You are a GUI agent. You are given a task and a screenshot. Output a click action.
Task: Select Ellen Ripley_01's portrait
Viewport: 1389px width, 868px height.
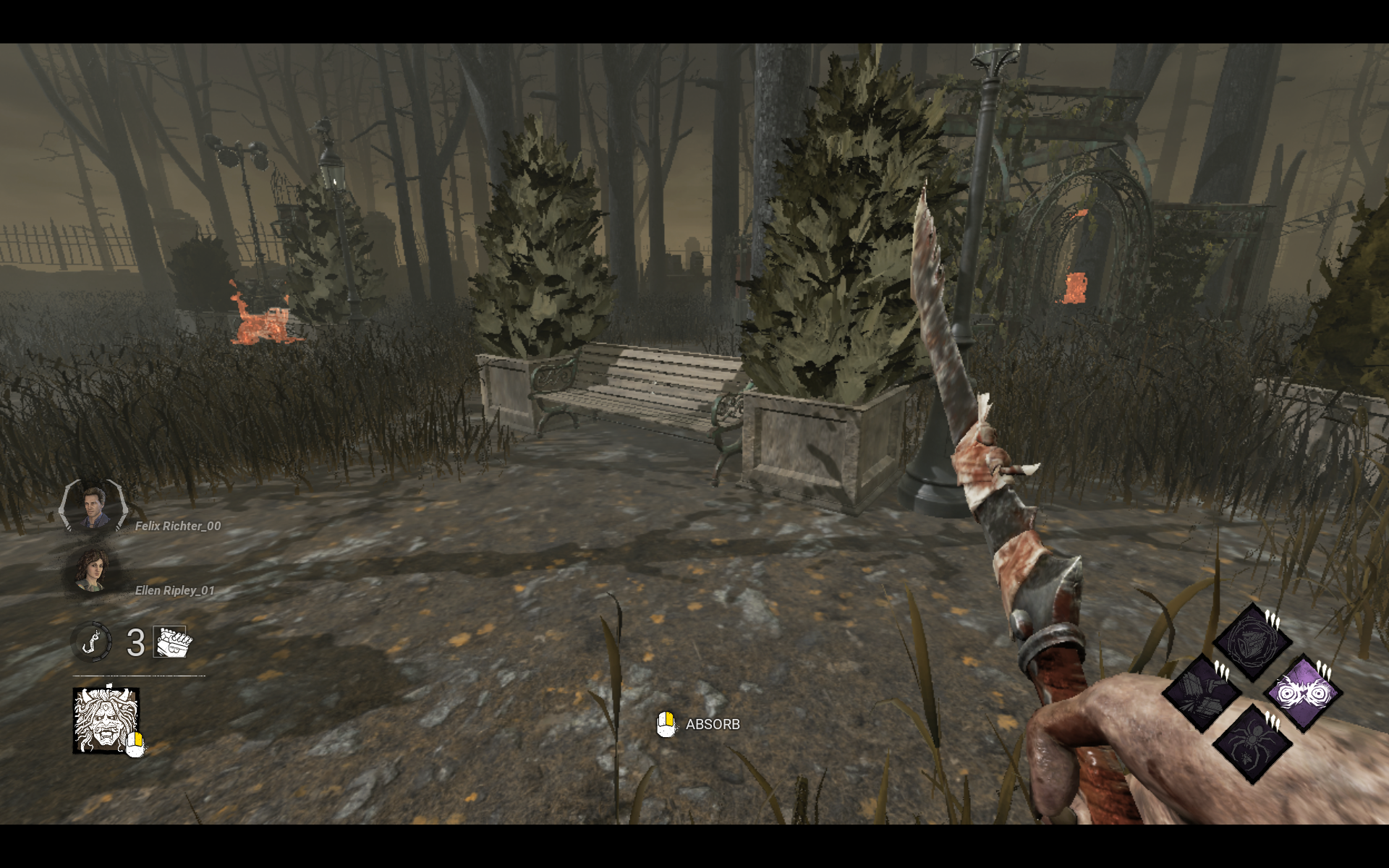(x=93, y=571)
